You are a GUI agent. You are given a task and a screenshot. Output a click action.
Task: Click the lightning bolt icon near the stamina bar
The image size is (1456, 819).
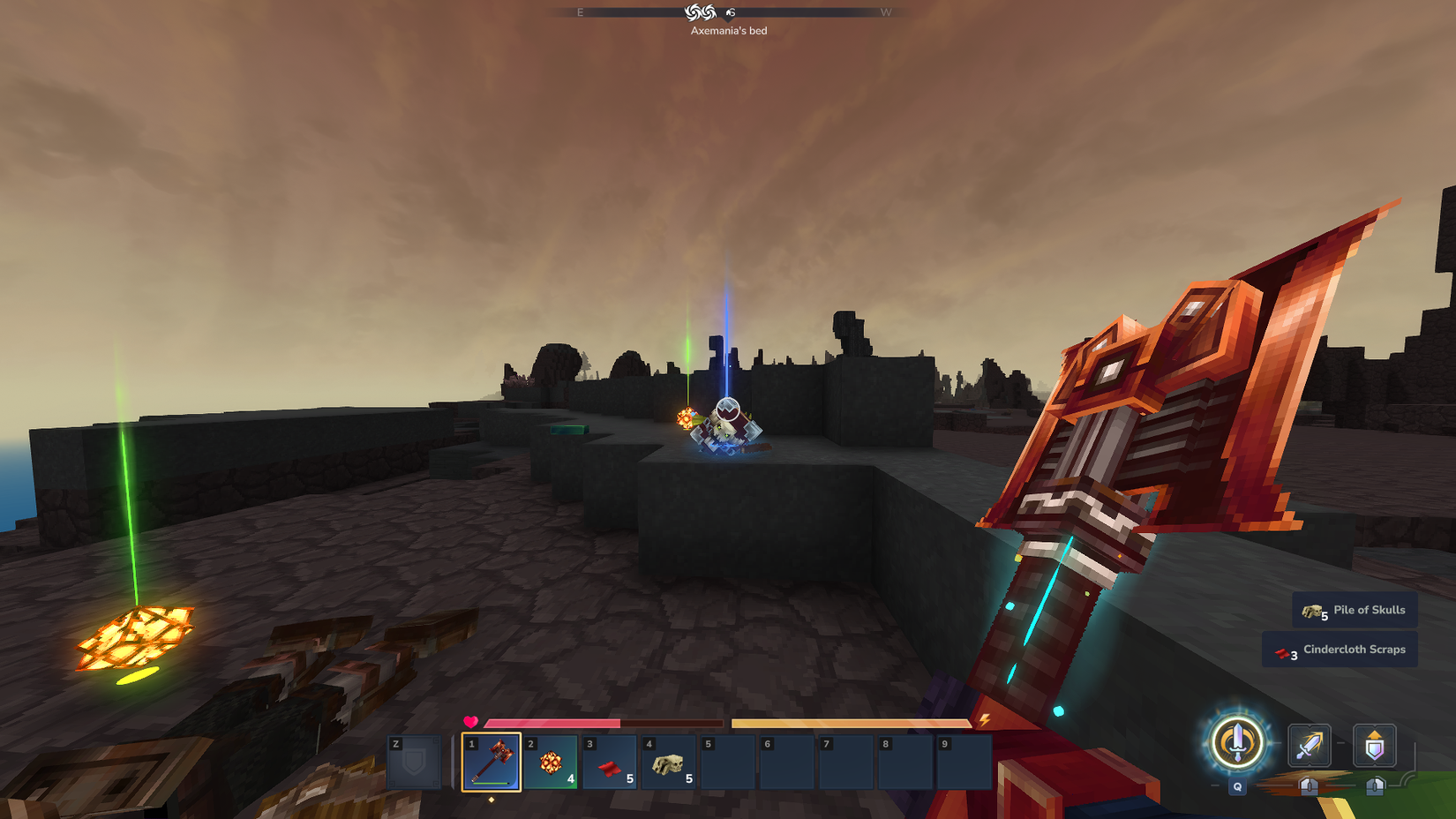[983, 721]
